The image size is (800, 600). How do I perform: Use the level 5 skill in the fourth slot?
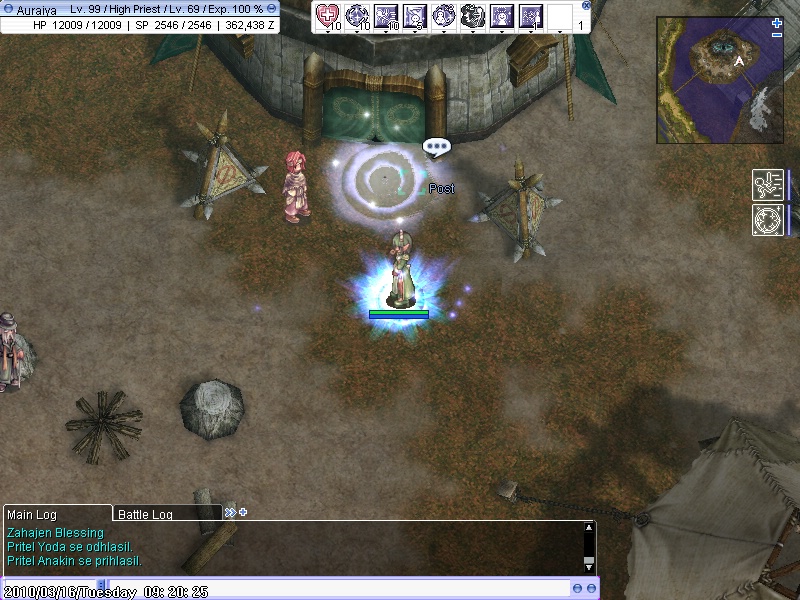click(415, 15)
